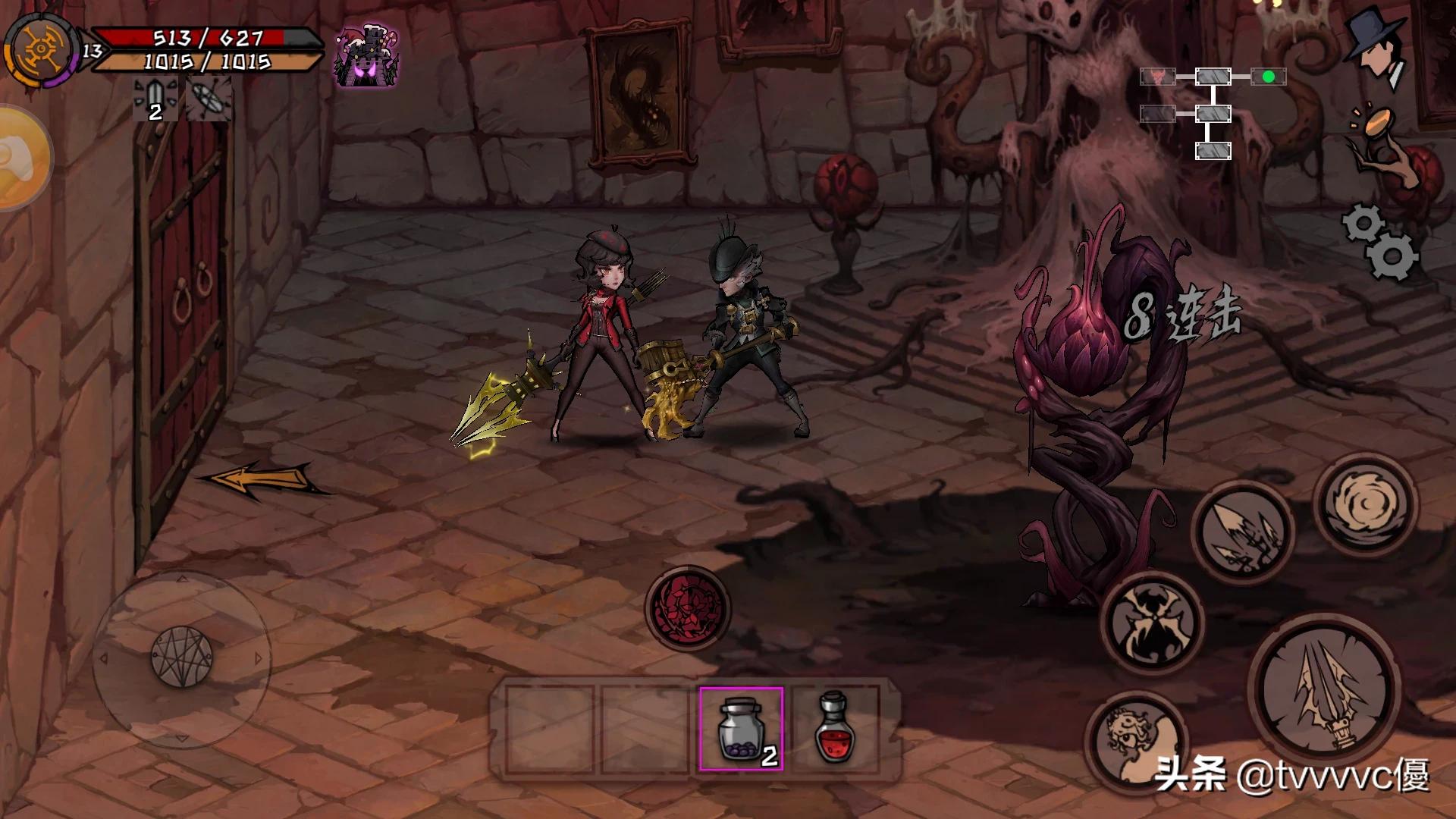Activate the curly-haired face skill button

tap(1135, 739)
